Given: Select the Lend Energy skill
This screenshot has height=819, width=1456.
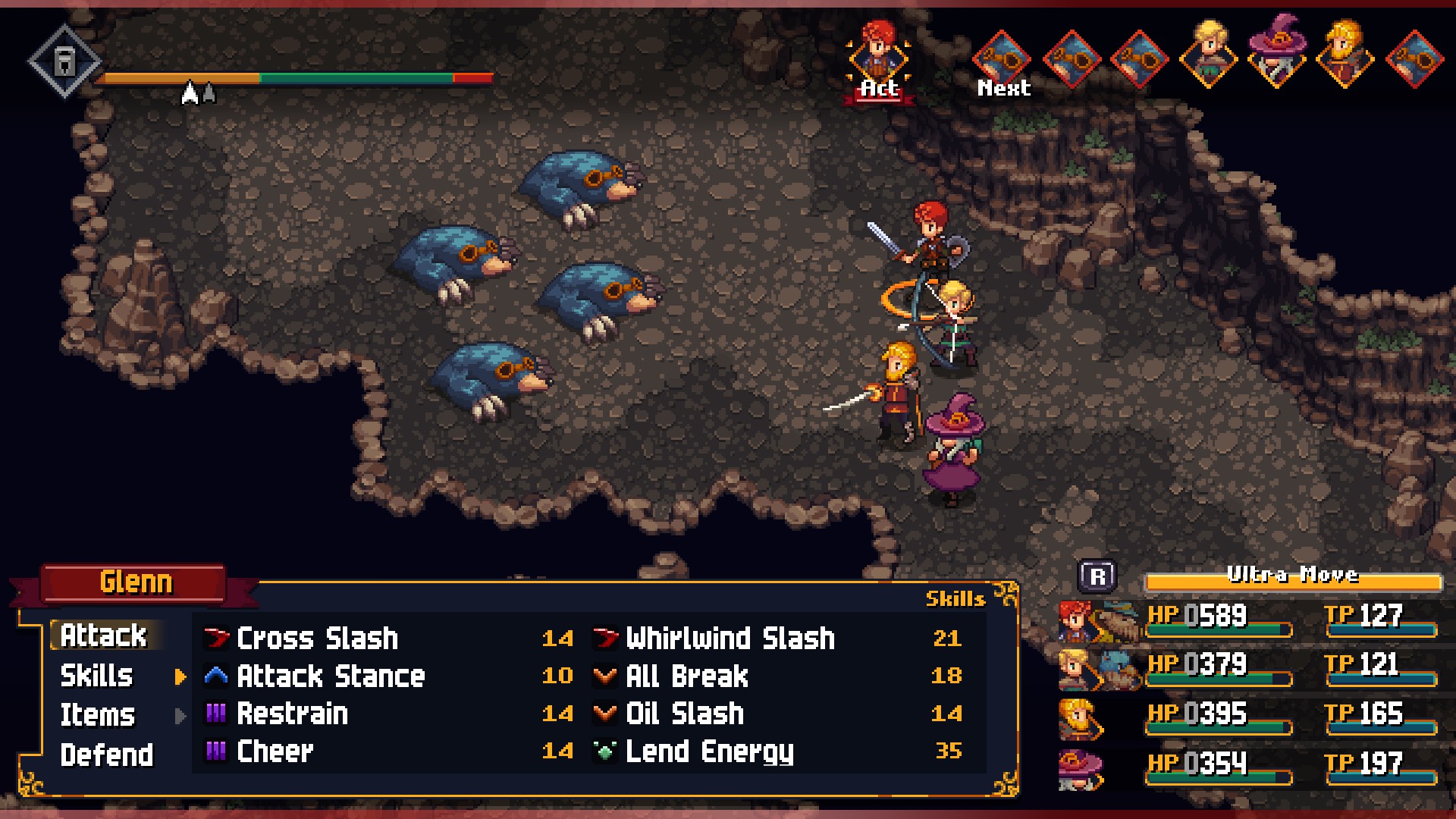Looking at the screenshot, I should click(x=709, y=752).
